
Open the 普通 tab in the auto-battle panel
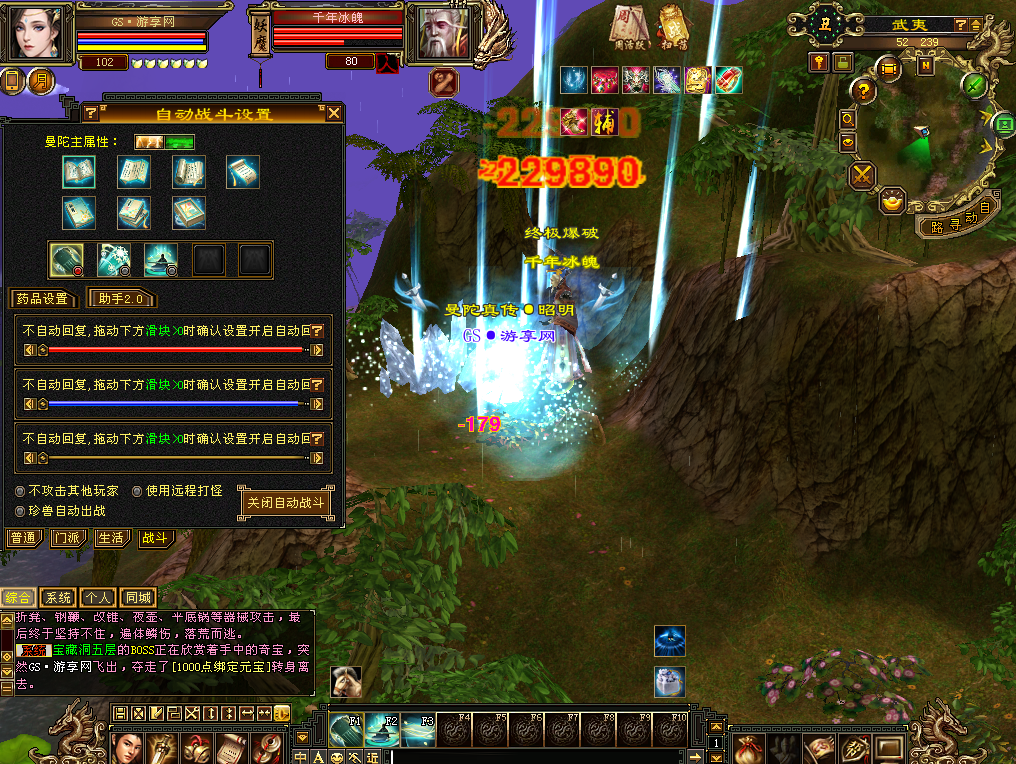click(x=23, y=538)
